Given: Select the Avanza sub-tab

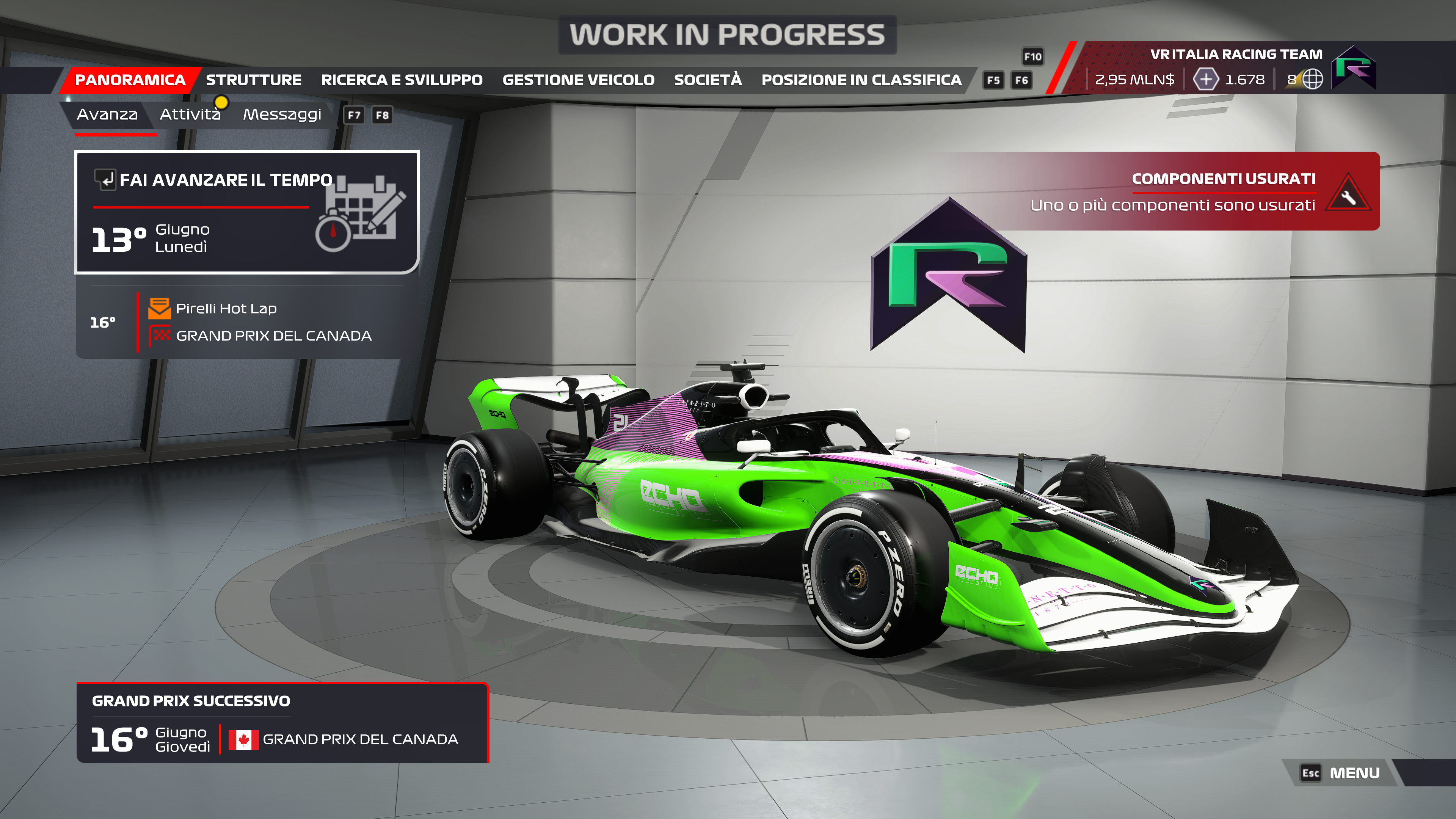Looking at the screenshot, I should pos(107,115).
